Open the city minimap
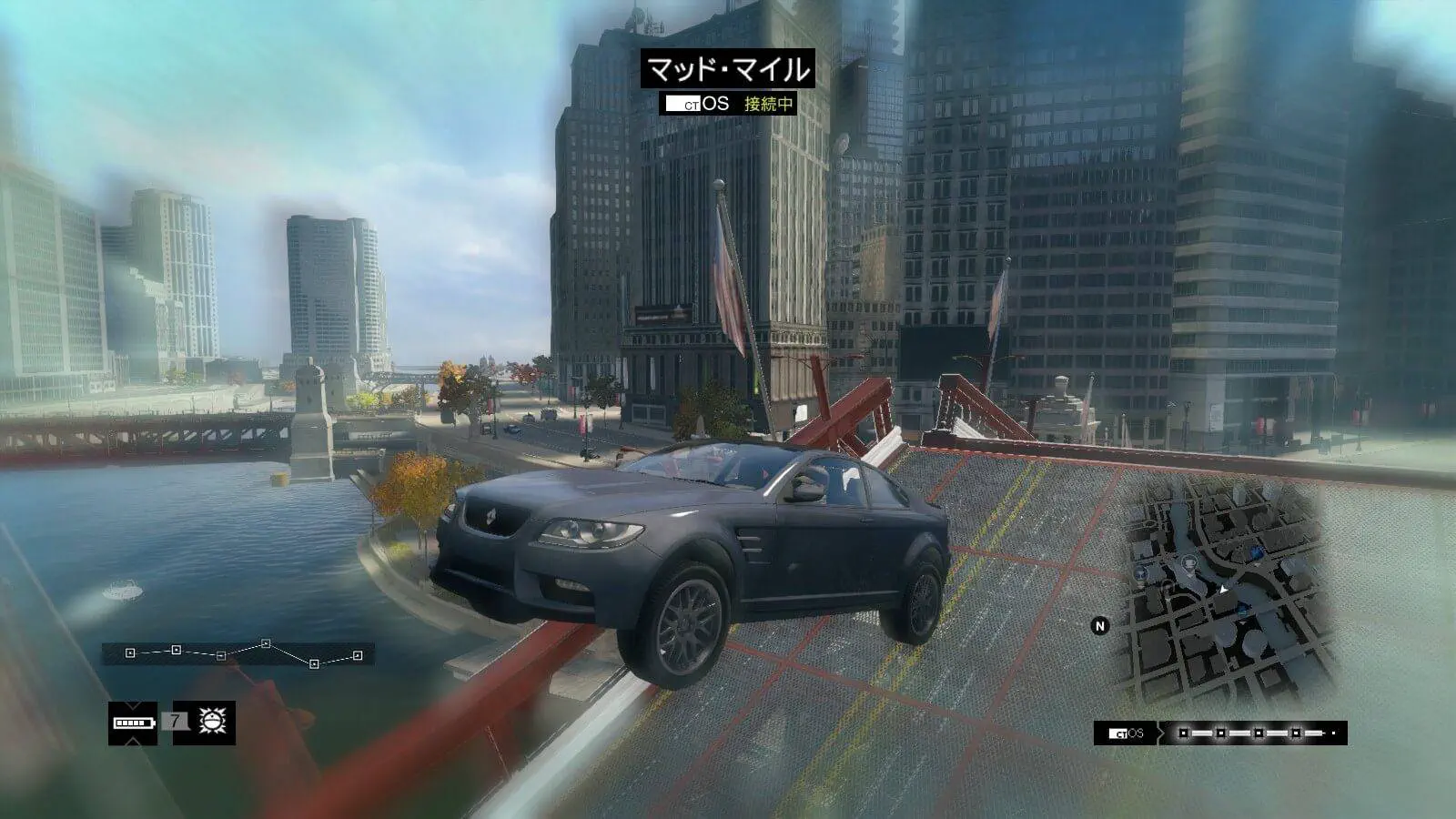Screen dimensions: 1456x819 [1219, 591]
